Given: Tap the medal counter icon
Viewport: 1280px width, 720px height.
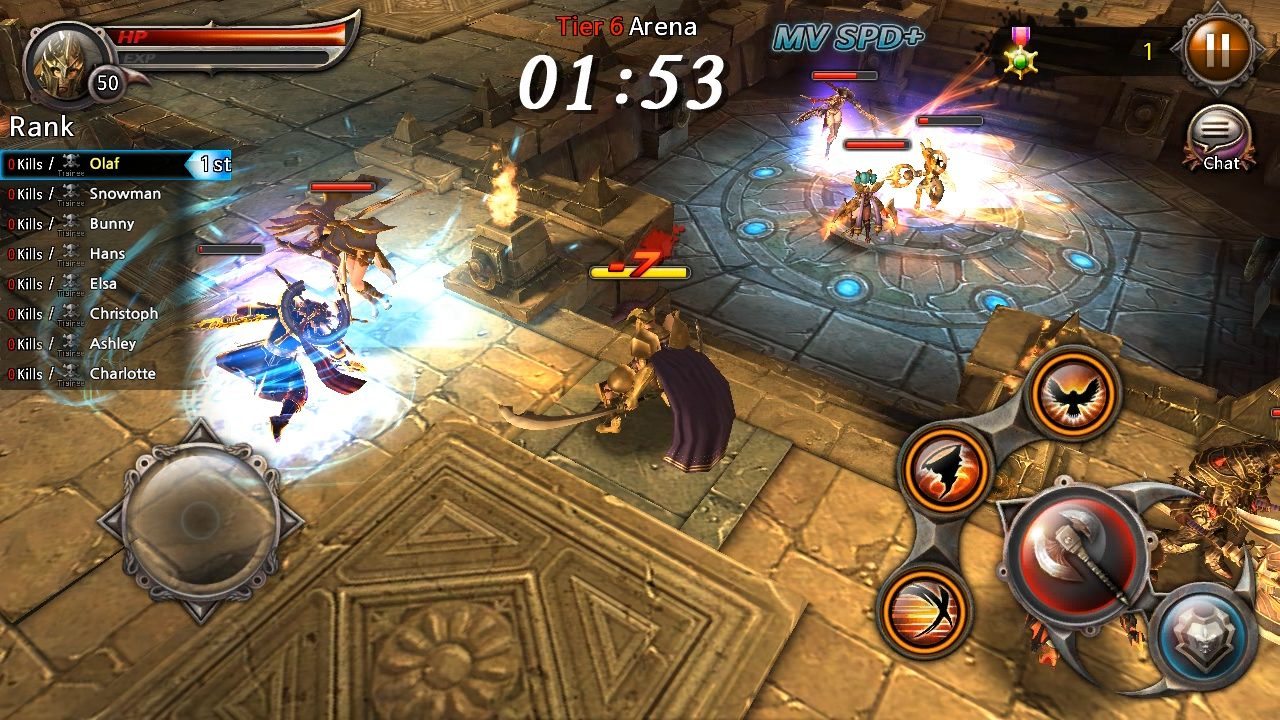Looking at the screenshot, I should click(x=1021, y=52).
